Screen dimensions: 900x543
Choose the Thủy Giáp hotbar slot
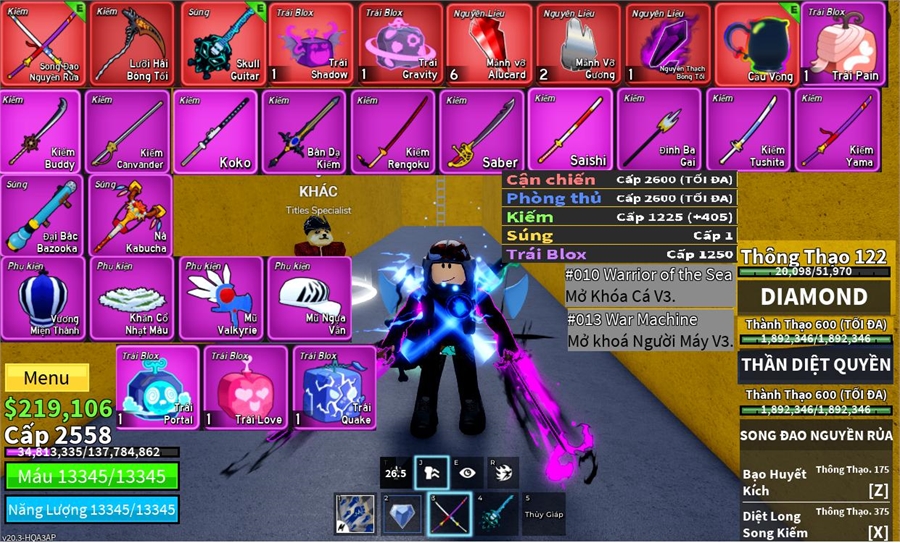point(542,514)
